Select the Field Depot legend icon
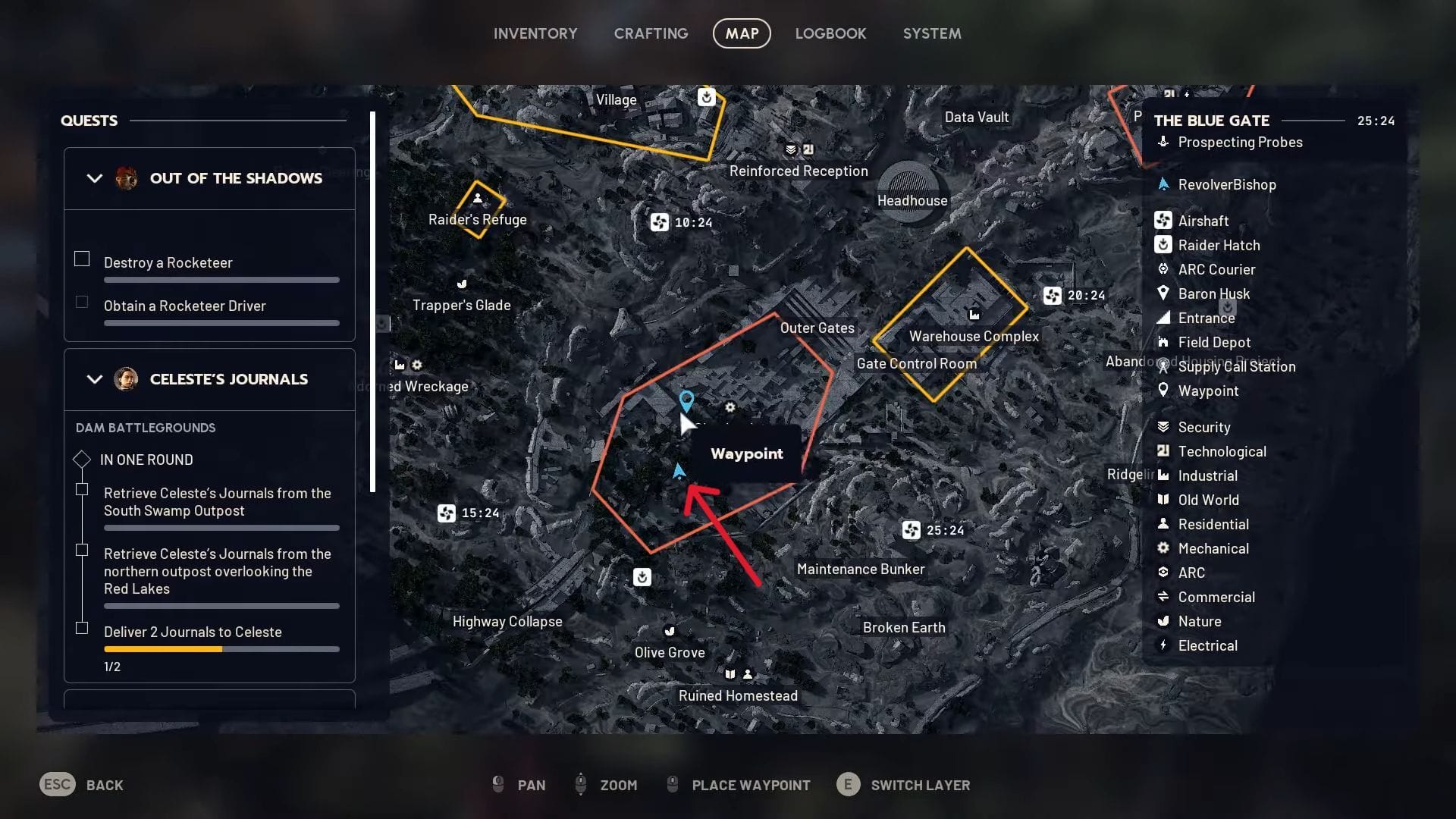Viewport: 1456px width, 819px height. [1164, 342]
